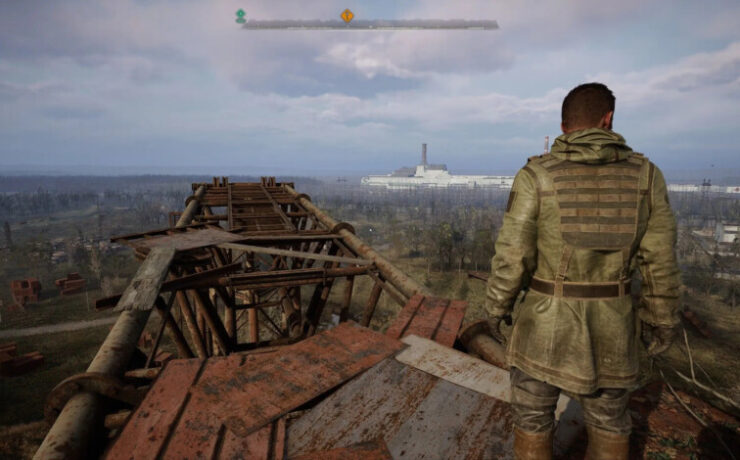Select the green marker on the compass

pyautogui.click(x=240, y=15)
